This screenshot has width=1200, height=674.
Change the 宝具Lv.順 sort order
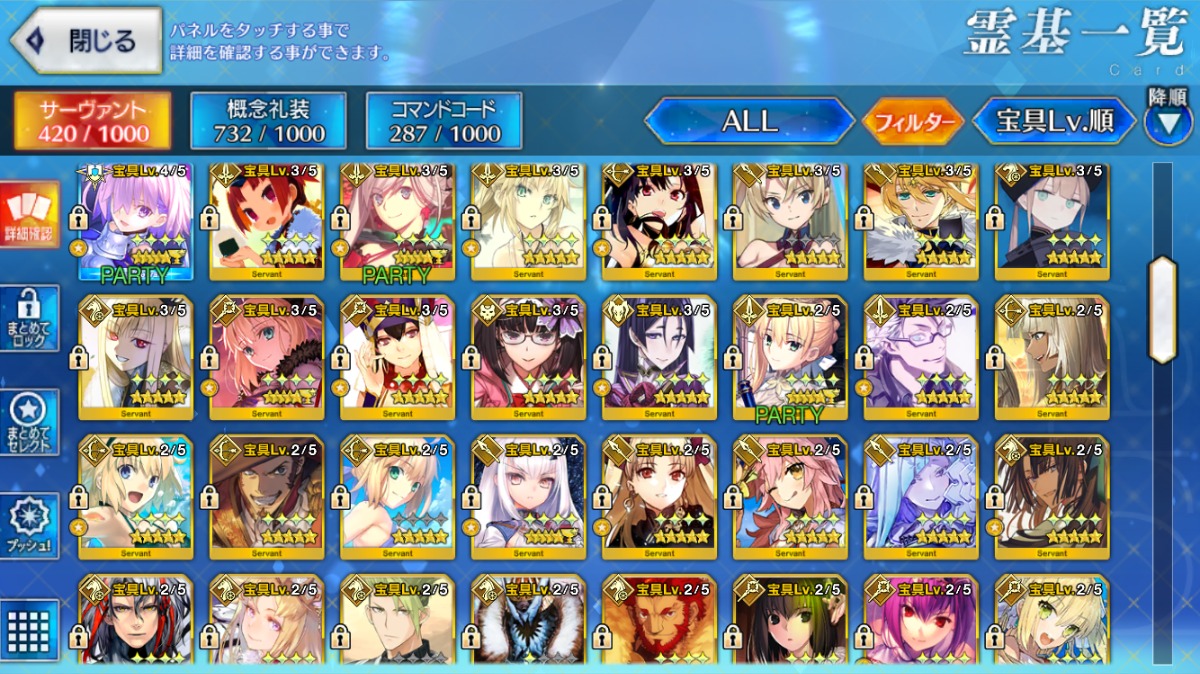[x=1054, y=122]
